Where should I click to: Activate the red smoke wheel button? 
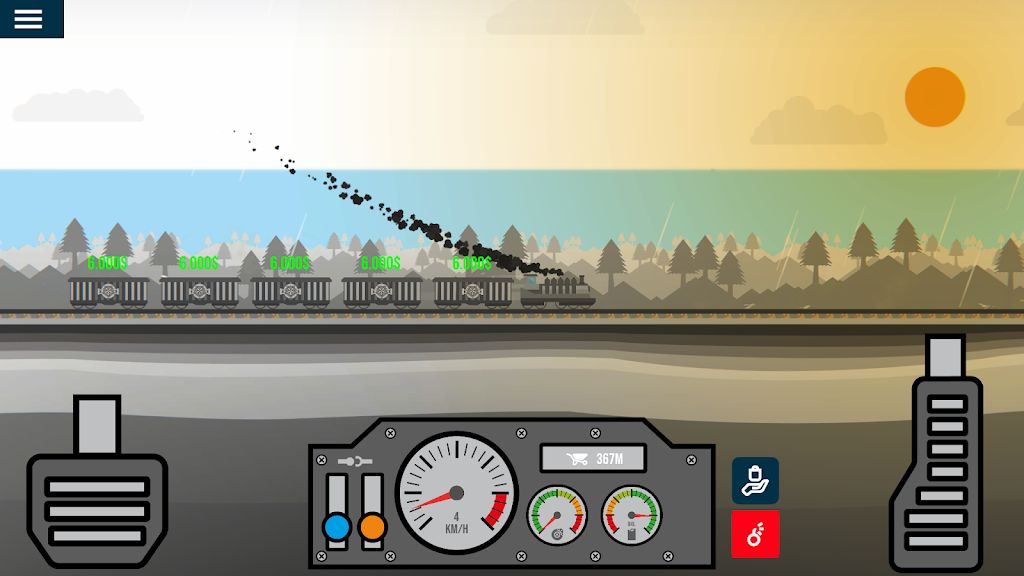(755, 534)
